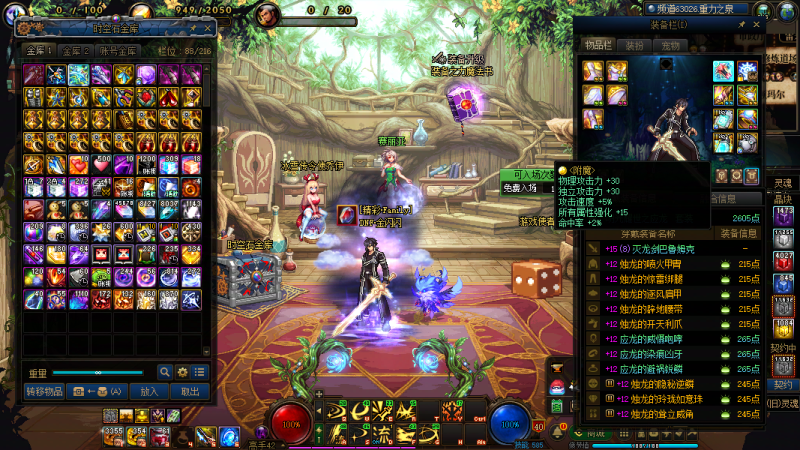The height and width of the screenshot is (450, 800).
Task: Open the vault gear settings button
Action: 183,372
